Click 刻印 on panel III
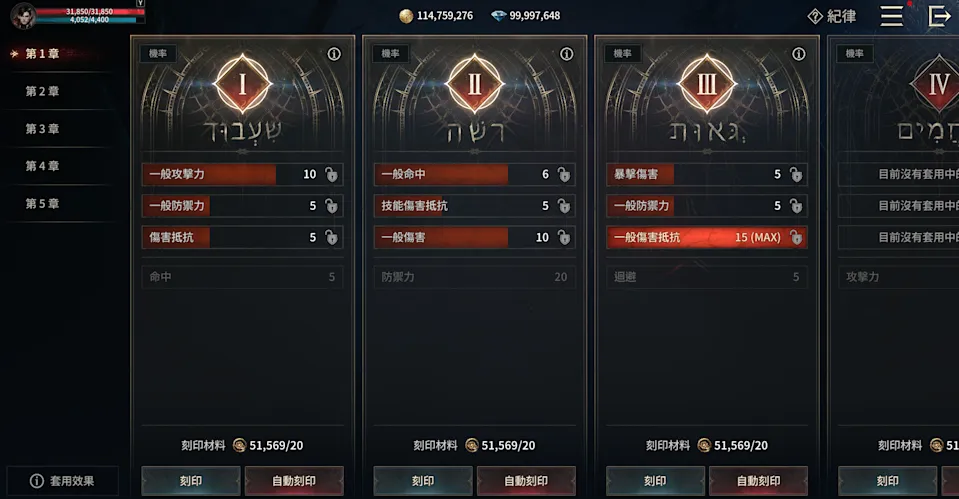 point(654,481)
